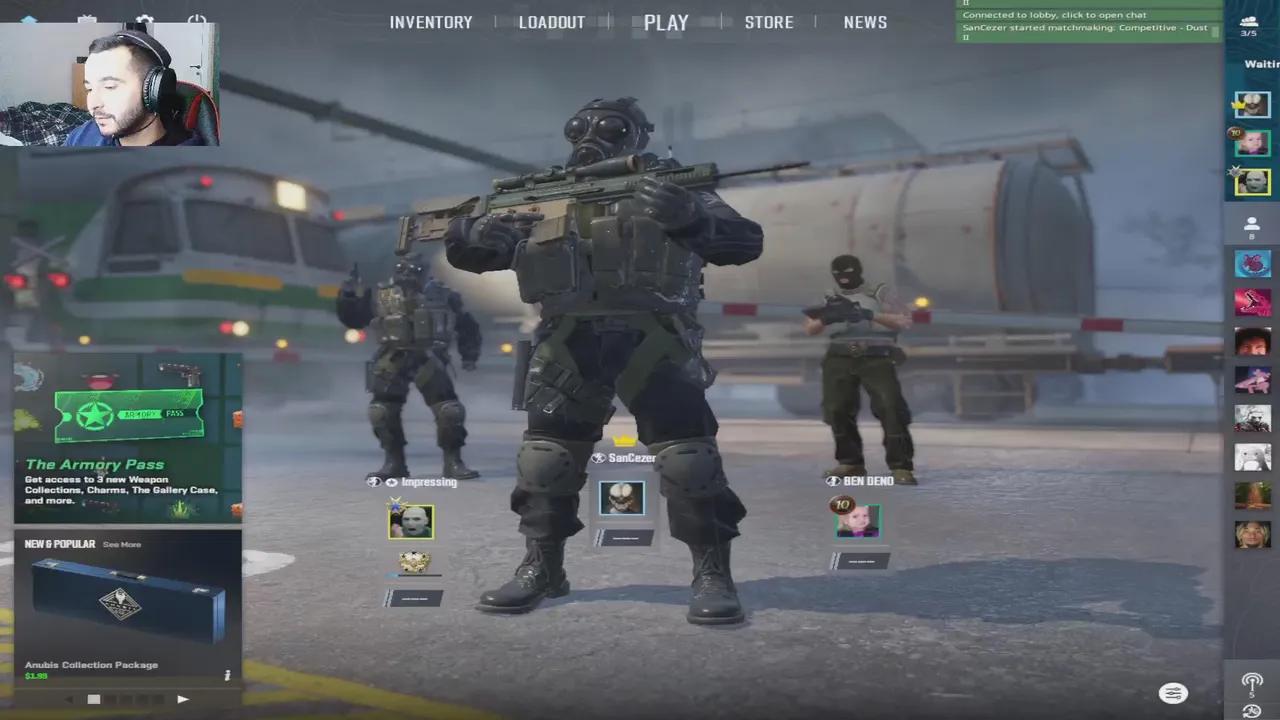Select the Armory Pass ticket icon
The image size is (1280, 720).
pyautogui.click(x=130, y=412)
